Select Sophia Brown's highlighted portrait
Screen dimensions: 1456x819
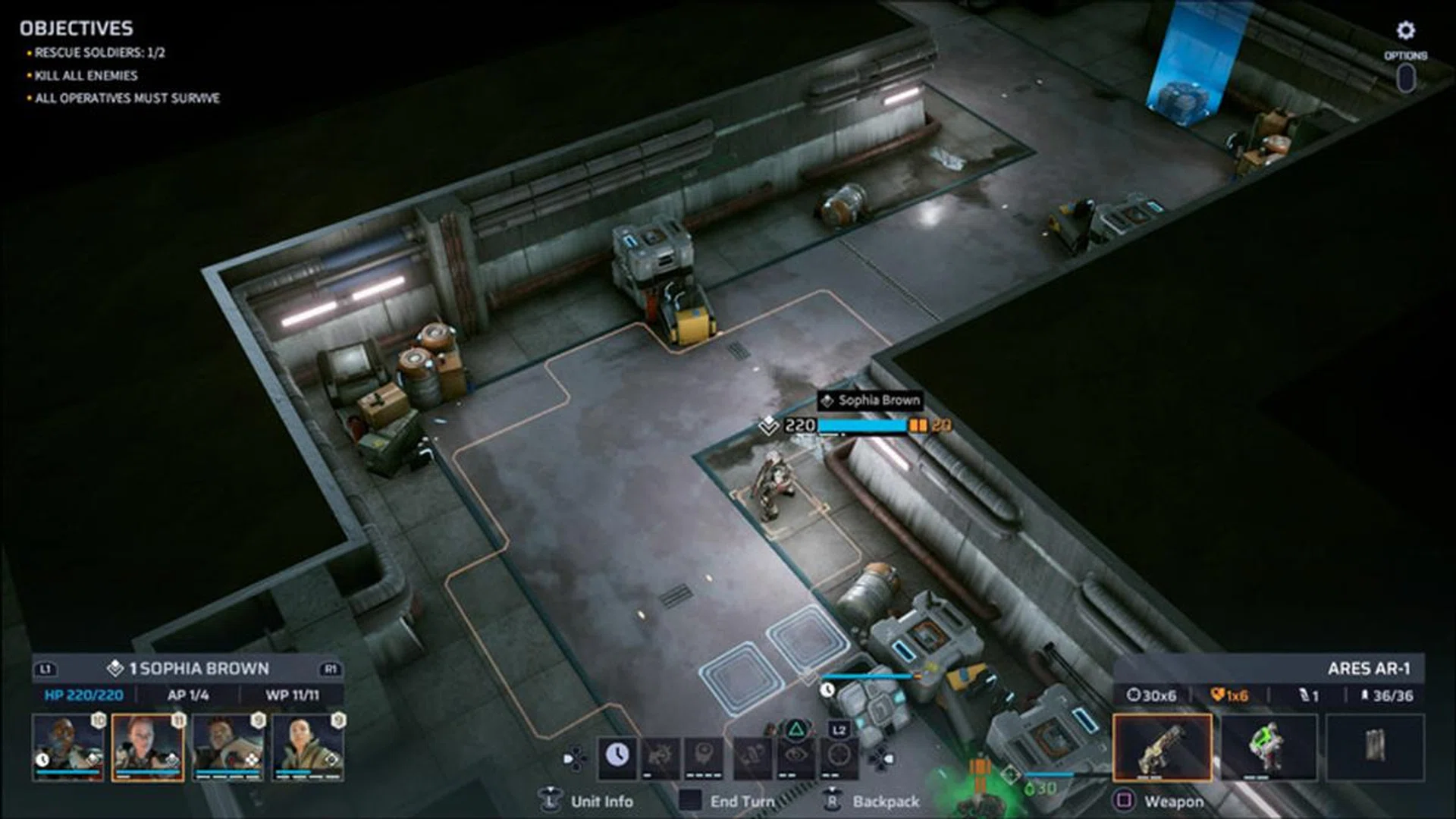click(x=148, y=747)
